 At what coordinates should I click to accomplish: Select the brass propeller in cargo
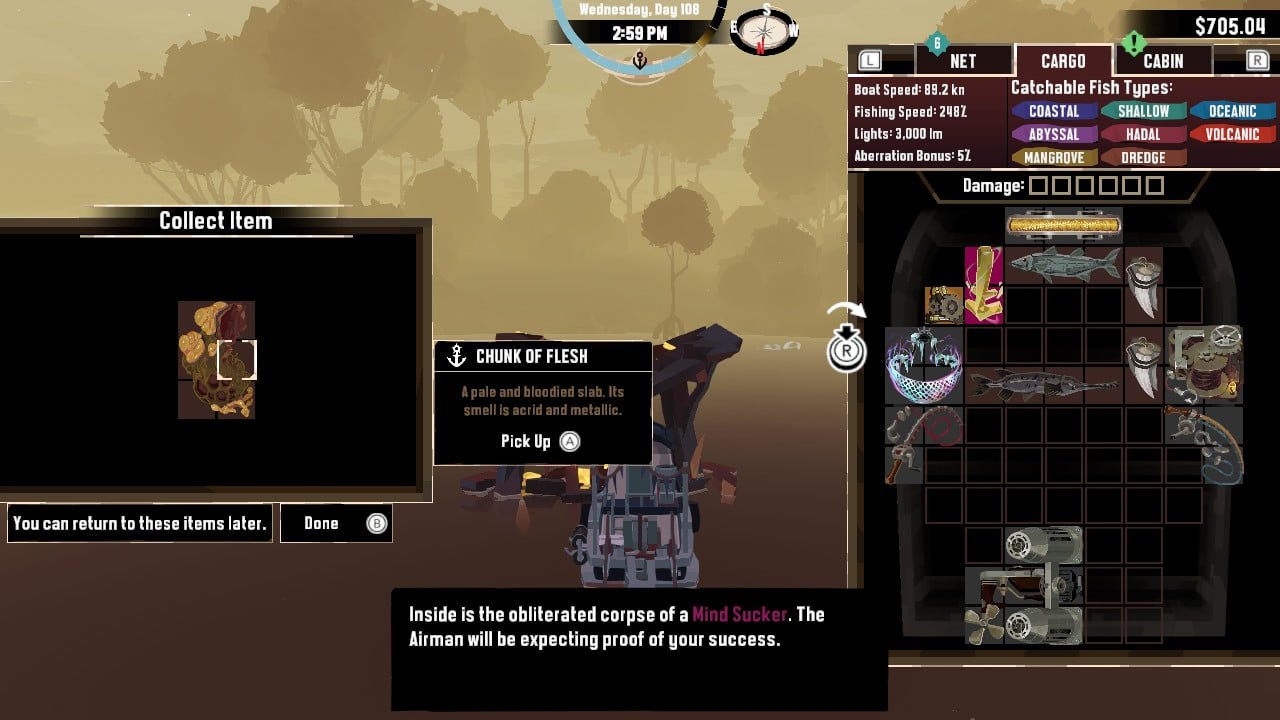point(984,624)
